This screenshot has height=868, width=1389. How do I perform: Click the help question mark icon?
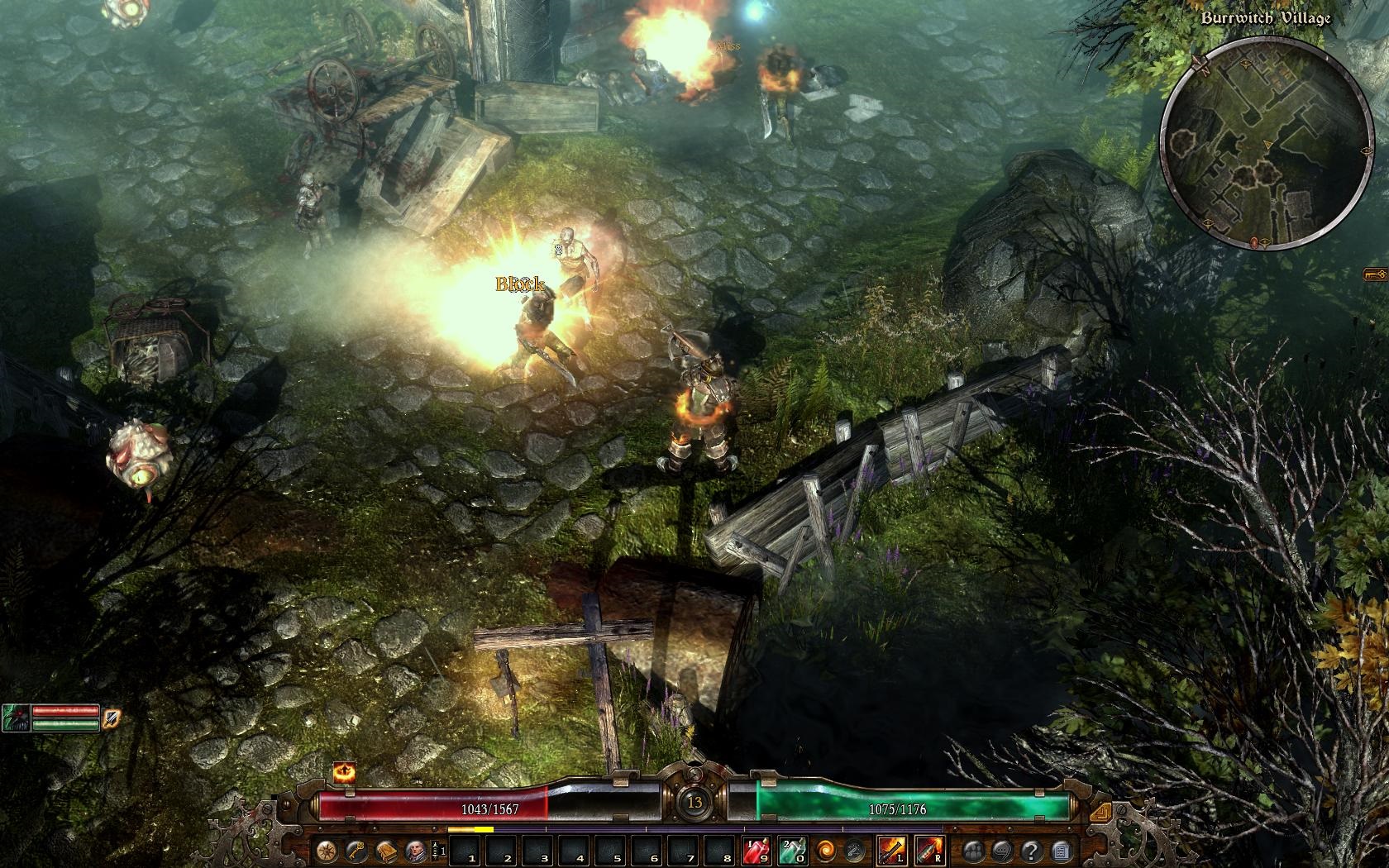click(x=1032, y=851)
